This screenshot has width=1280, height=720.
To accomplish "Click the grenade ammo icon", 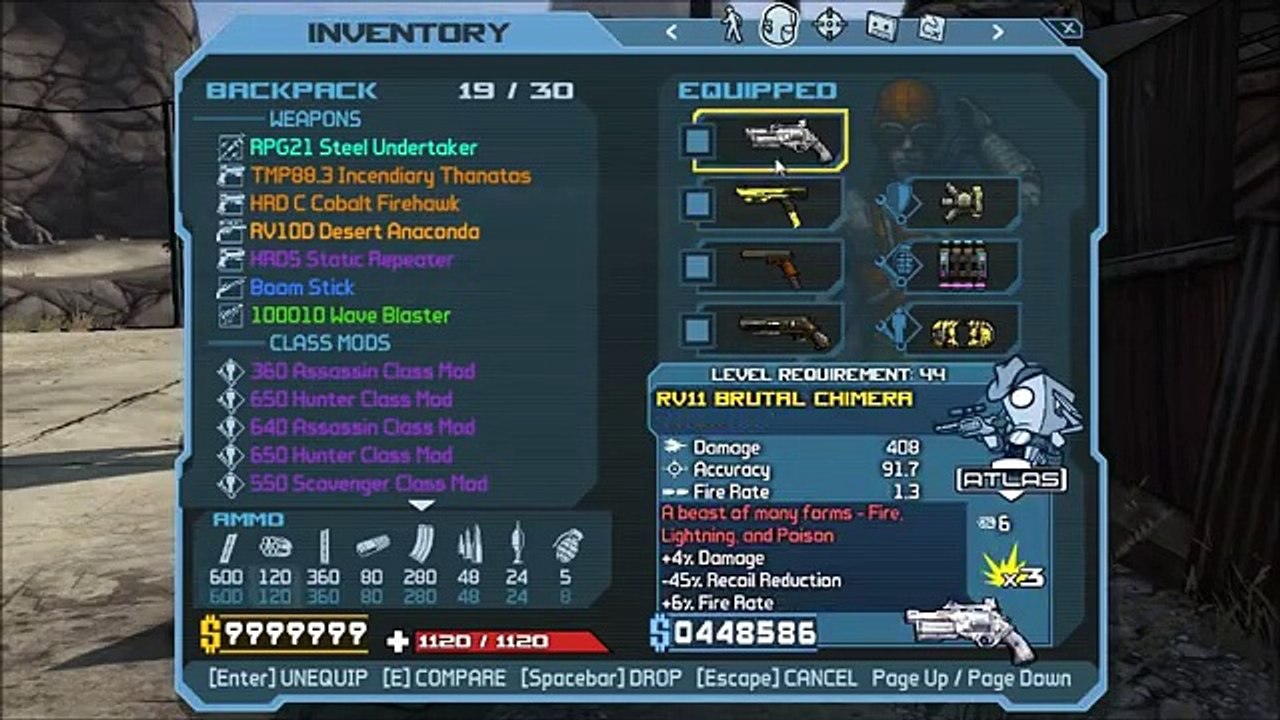I will [x=568, y=550].
